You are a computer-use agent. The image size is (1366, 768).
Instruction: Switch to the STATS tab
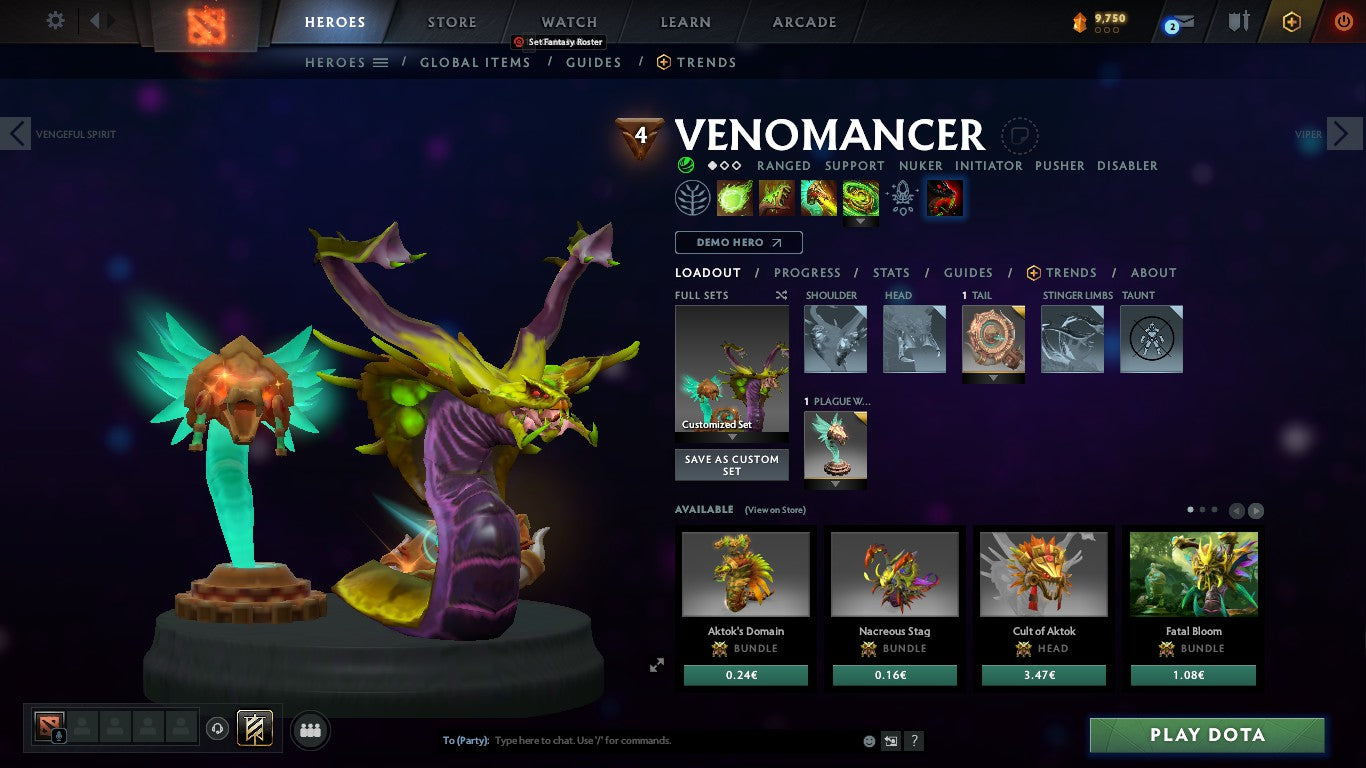890,272
